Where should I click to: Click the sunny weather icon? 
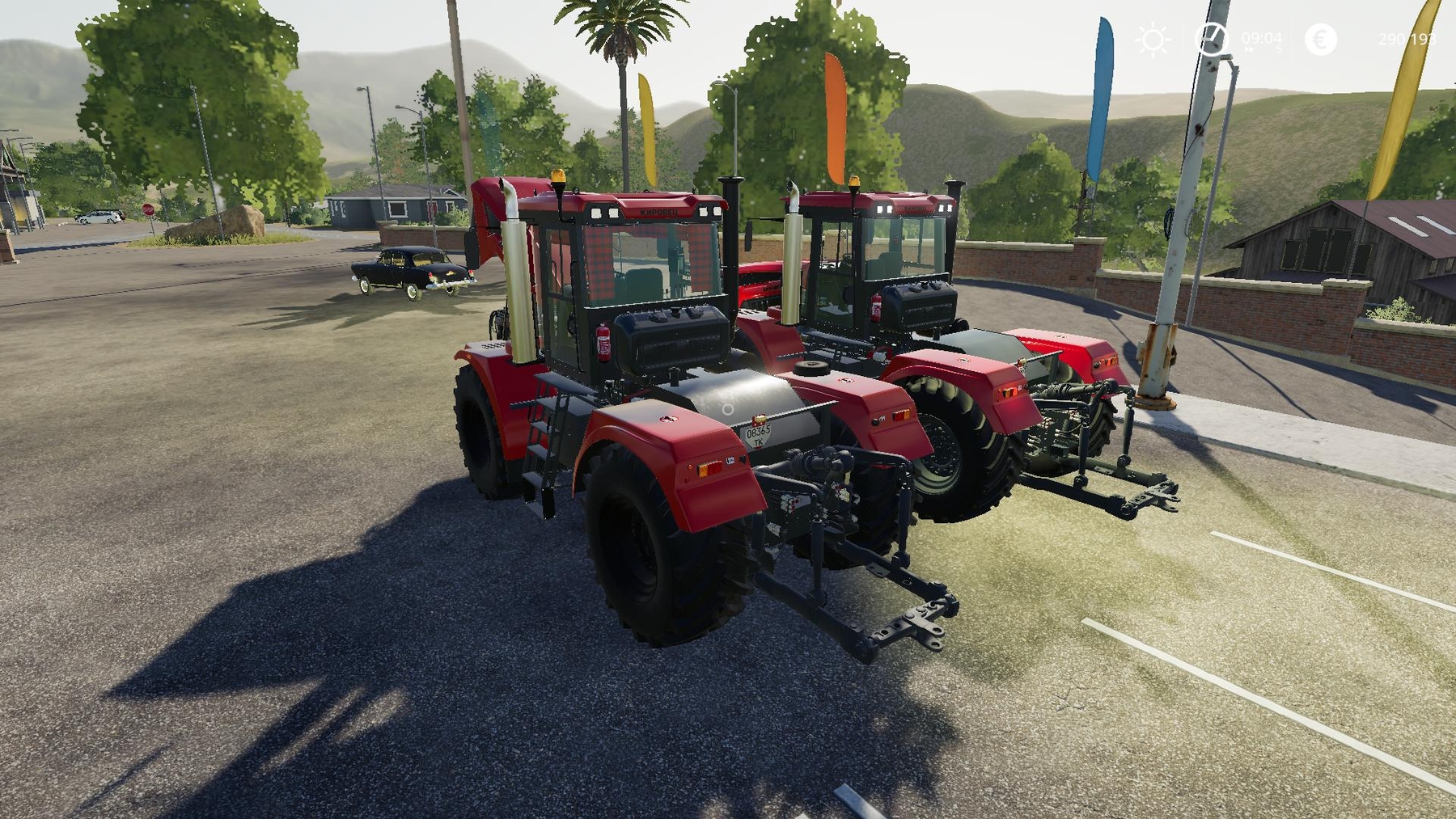[x=1153, y=40]
